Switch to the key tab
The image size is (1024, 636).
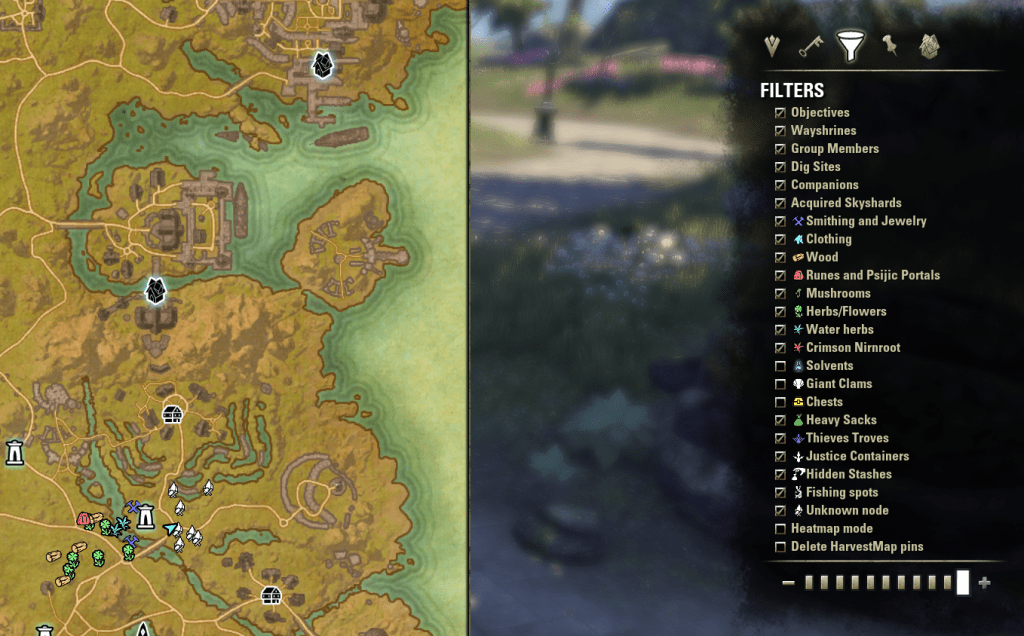(x=810, y=47)
